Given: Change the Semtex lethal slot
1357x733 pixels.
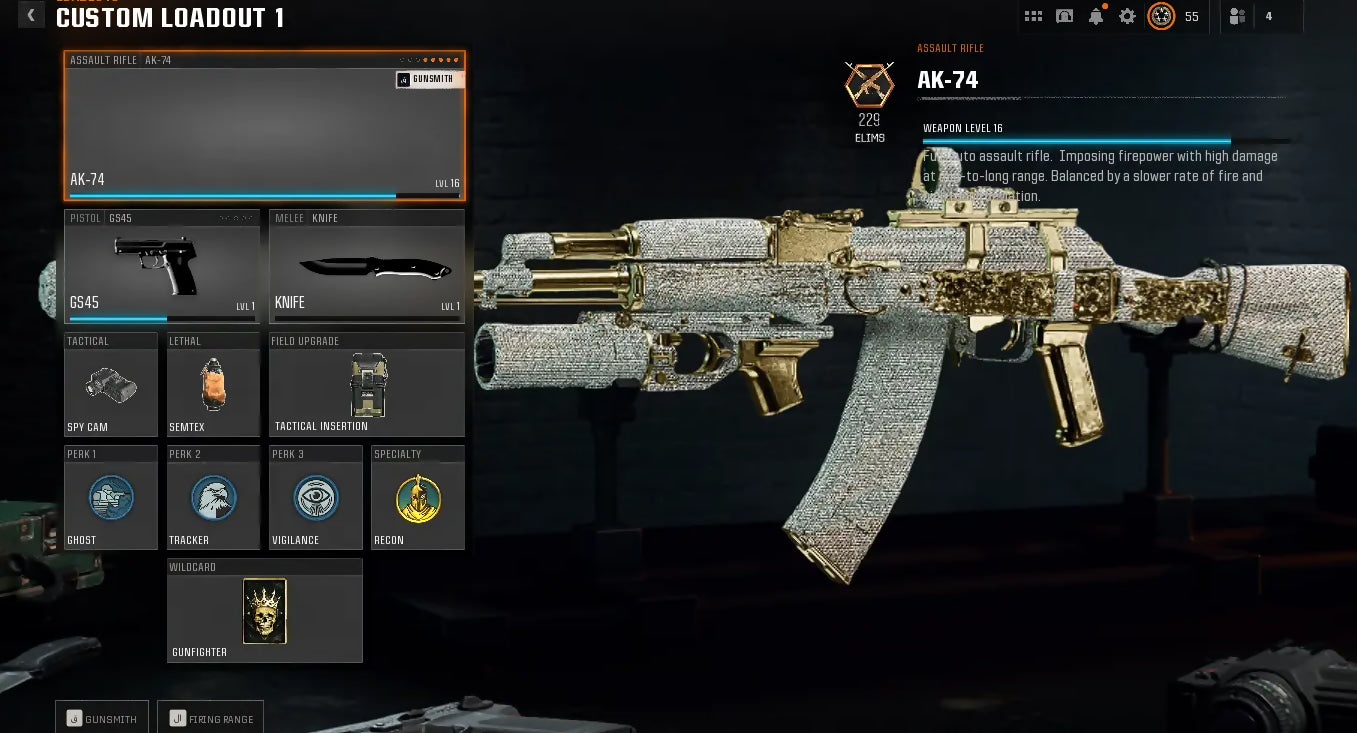Looking at the screenshot, I should [213, 385].
